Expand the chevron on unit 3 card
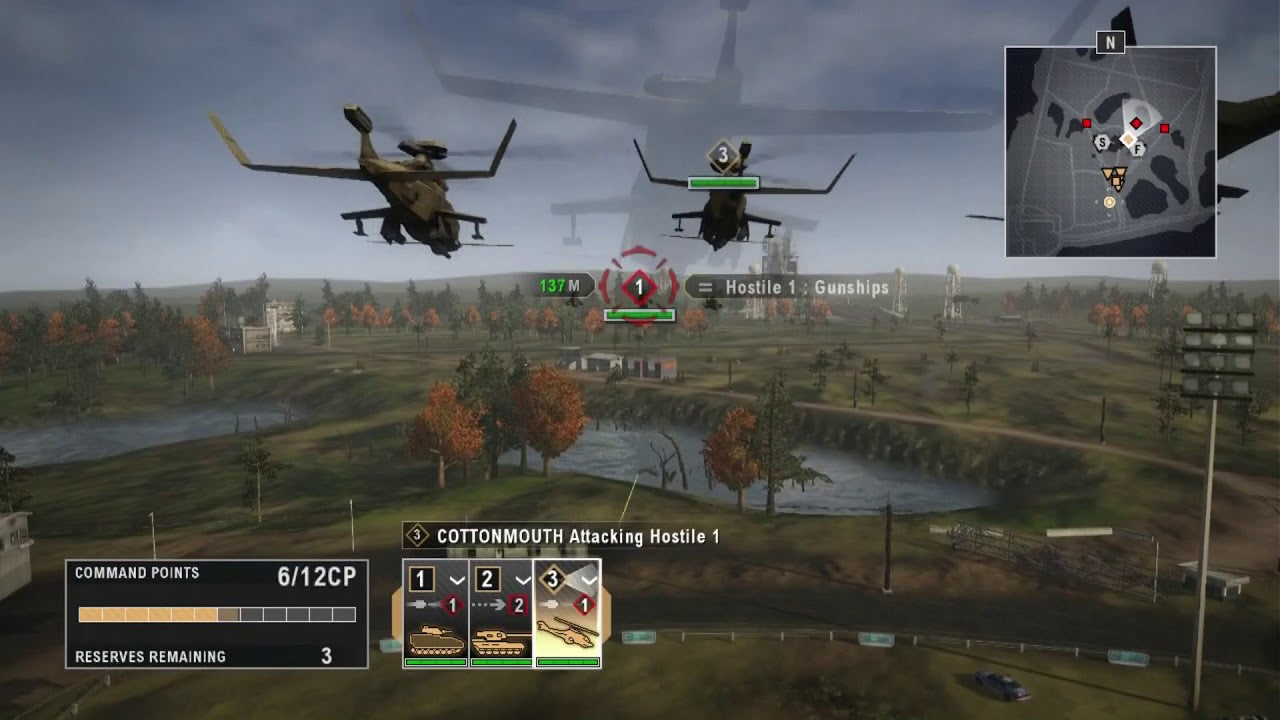Viewport: 1280px width, 720px height. tap(589, 580)
